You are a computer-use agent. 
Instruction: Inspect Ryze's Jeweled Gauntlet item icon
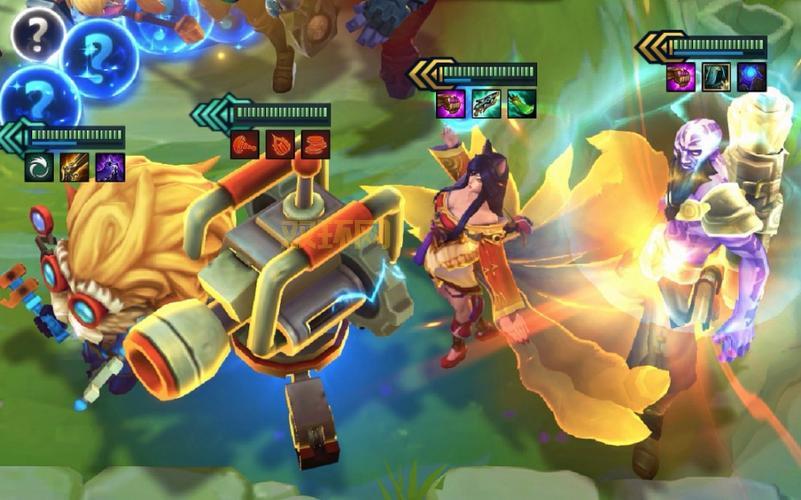(681, 77)
